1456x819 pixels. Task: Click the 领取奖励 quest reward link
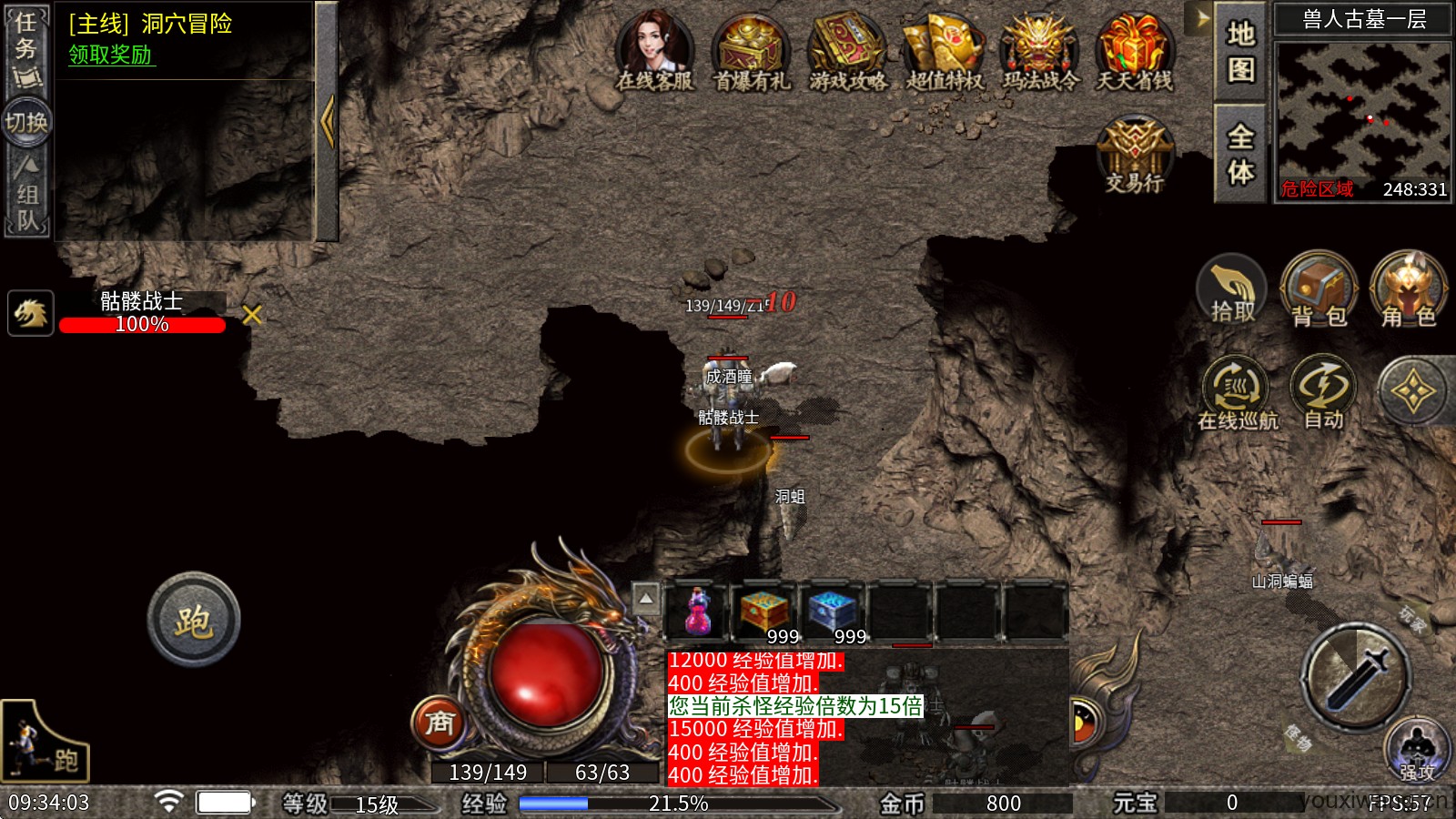[x=111, y=55]
